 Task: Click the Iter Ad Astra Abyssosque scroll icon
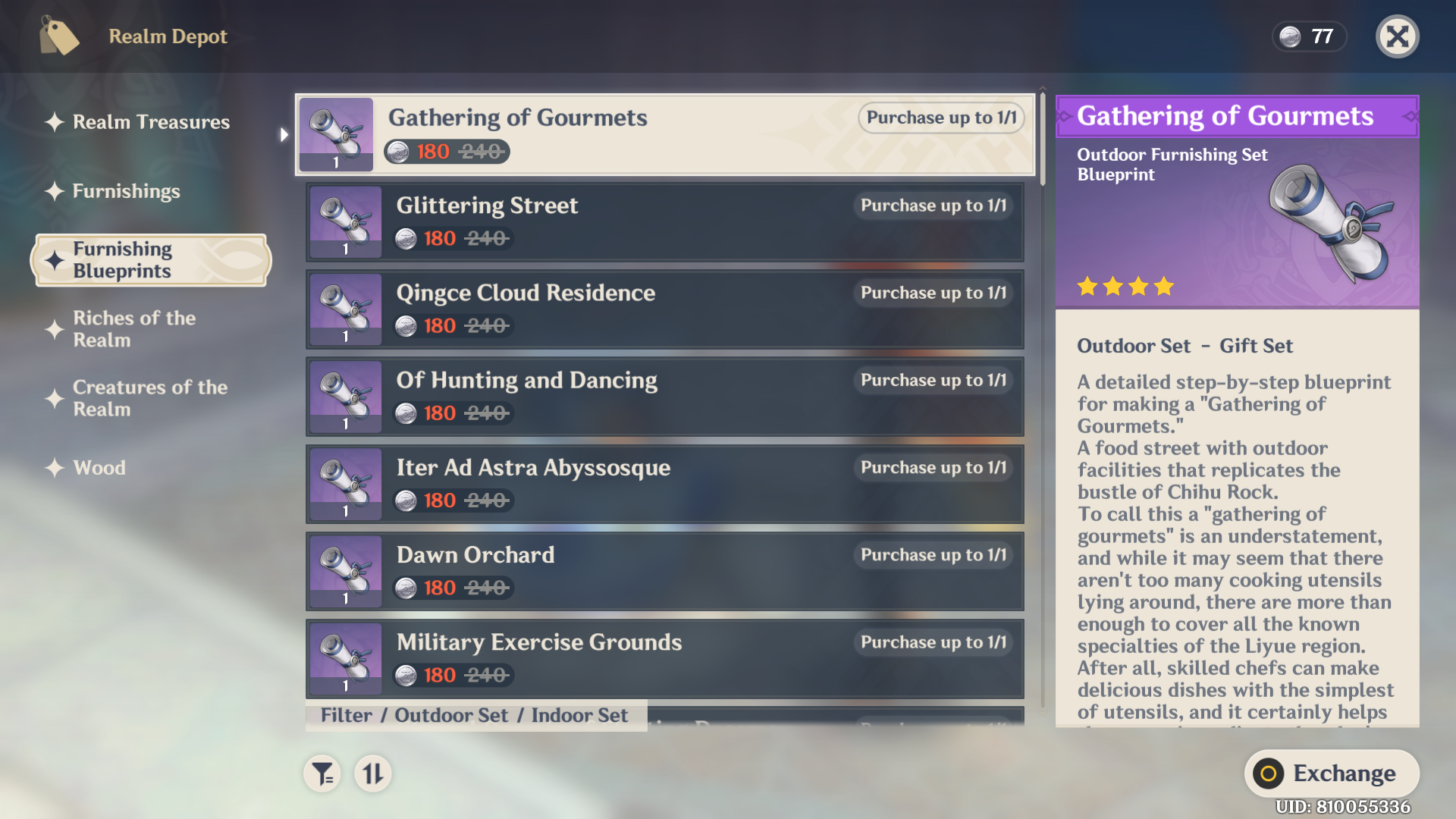pyautogui.click(x=346, y=484)
